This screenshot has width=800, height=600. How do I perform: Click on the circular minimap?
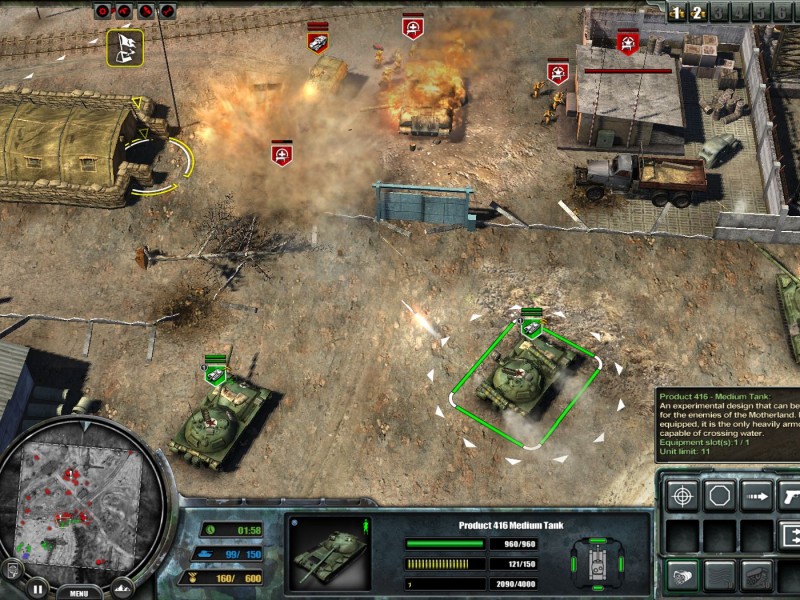pos(80,502)
